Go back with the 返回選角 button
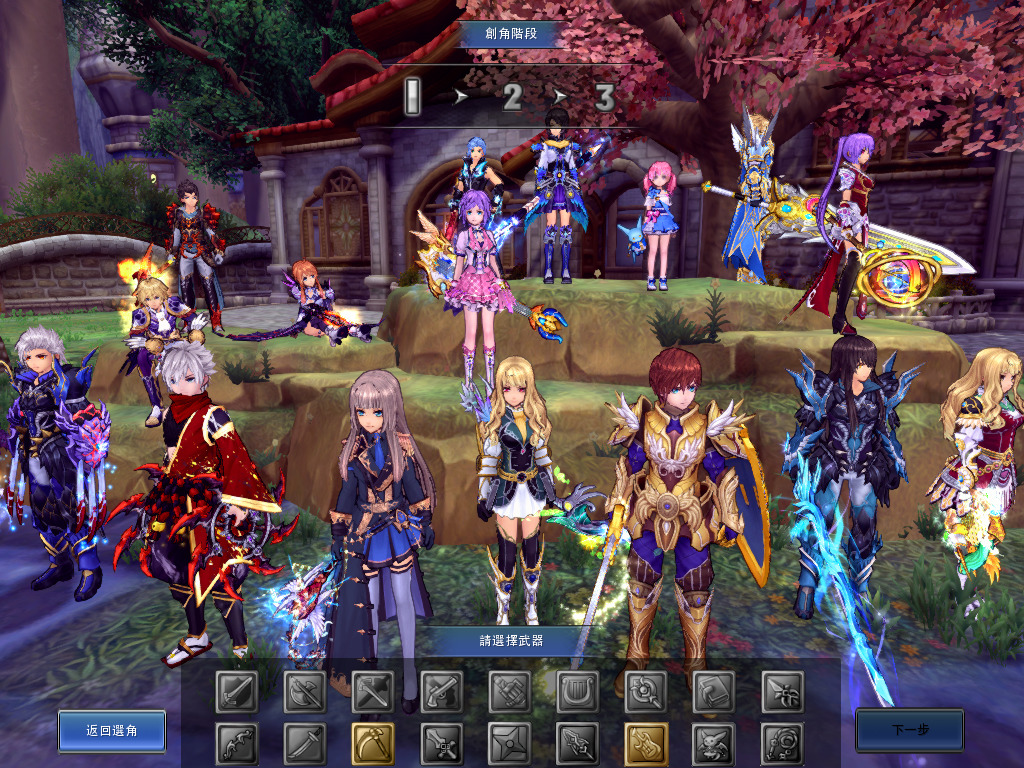 click(x=112, y=731)
